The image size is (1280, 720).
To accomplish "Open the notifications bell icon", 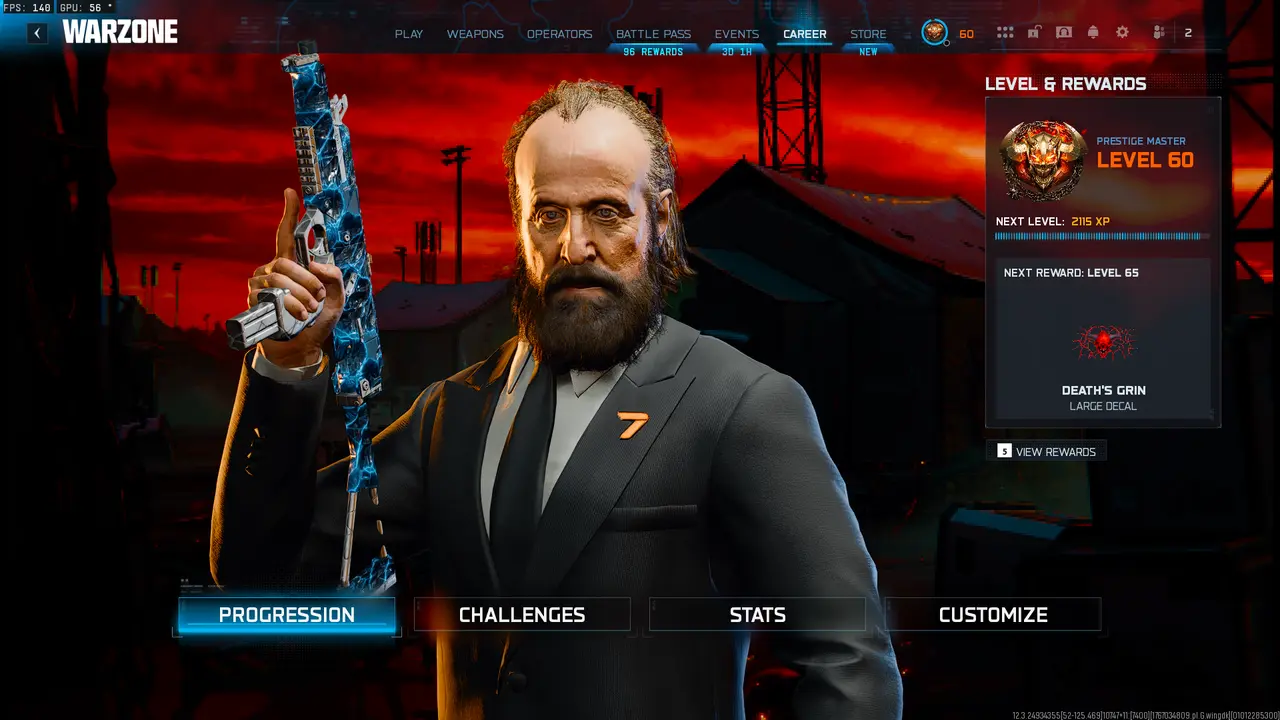I will click(1093, 32).
